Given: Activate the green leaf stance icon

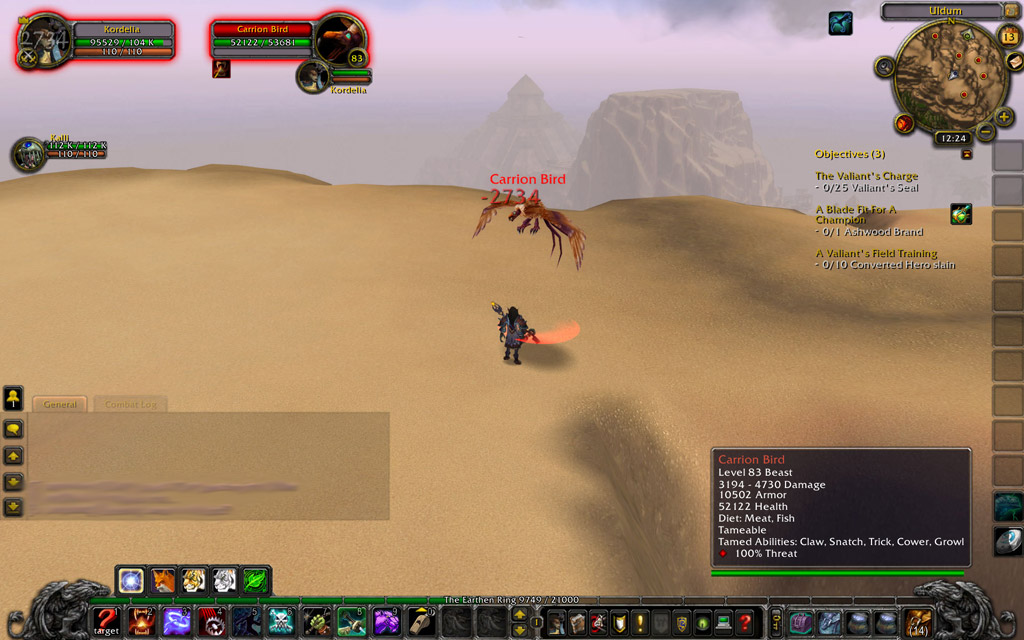Looking at the screenshot, I should pyautogui.click(x=256, y=580).
